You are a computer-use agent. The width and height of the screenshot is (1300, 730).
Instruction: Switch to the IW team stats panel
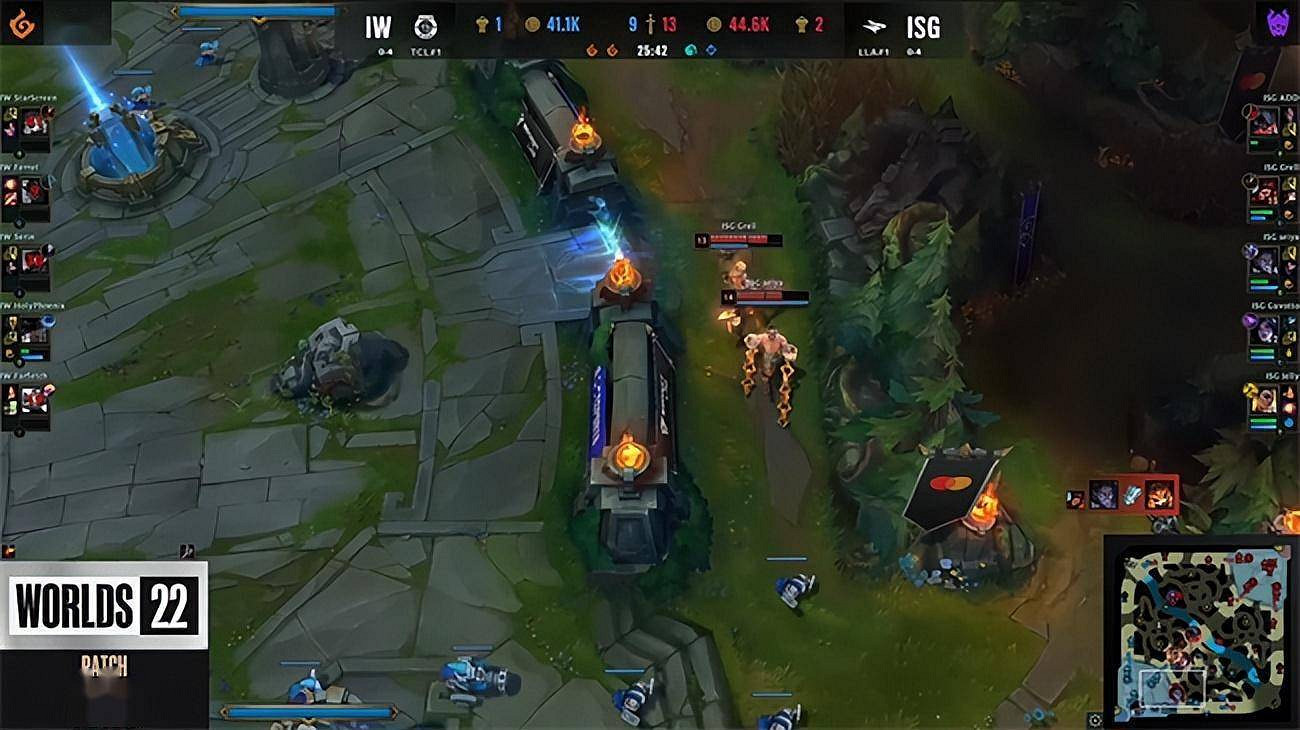(x=378, y=28)
